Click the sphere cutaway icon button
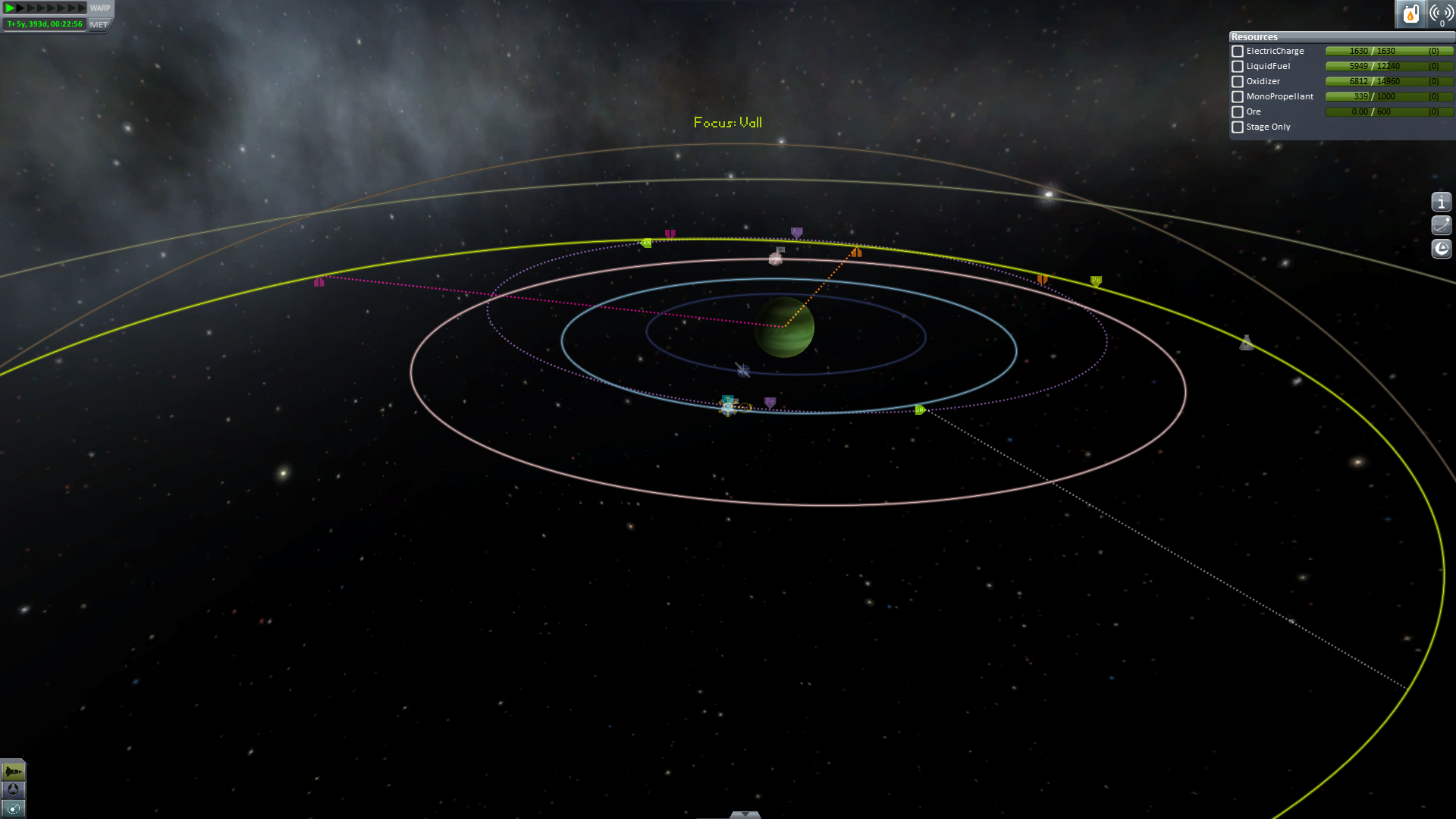 1441,249
